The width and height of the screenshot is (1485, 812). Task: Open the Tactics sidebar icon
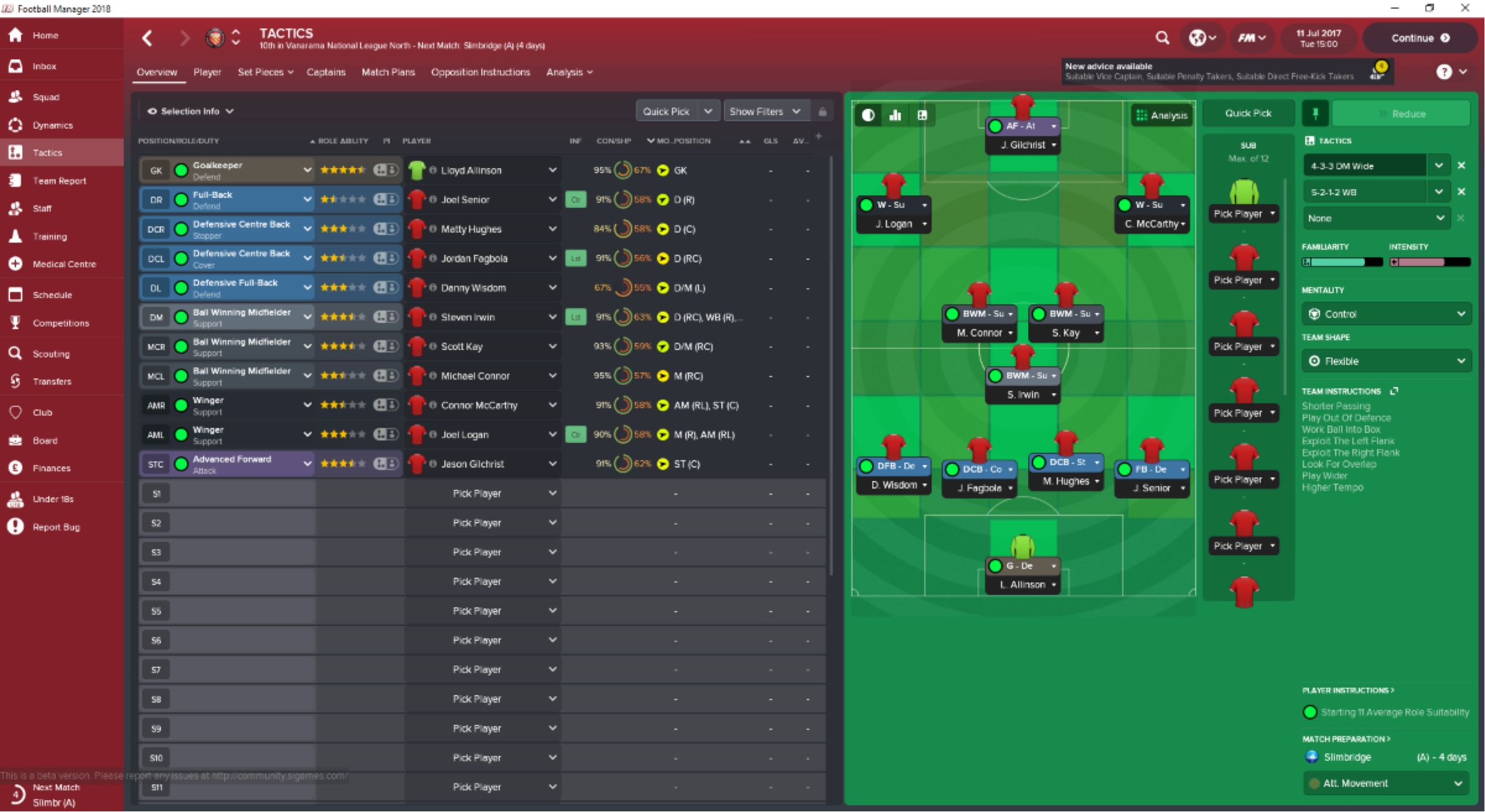15,152
